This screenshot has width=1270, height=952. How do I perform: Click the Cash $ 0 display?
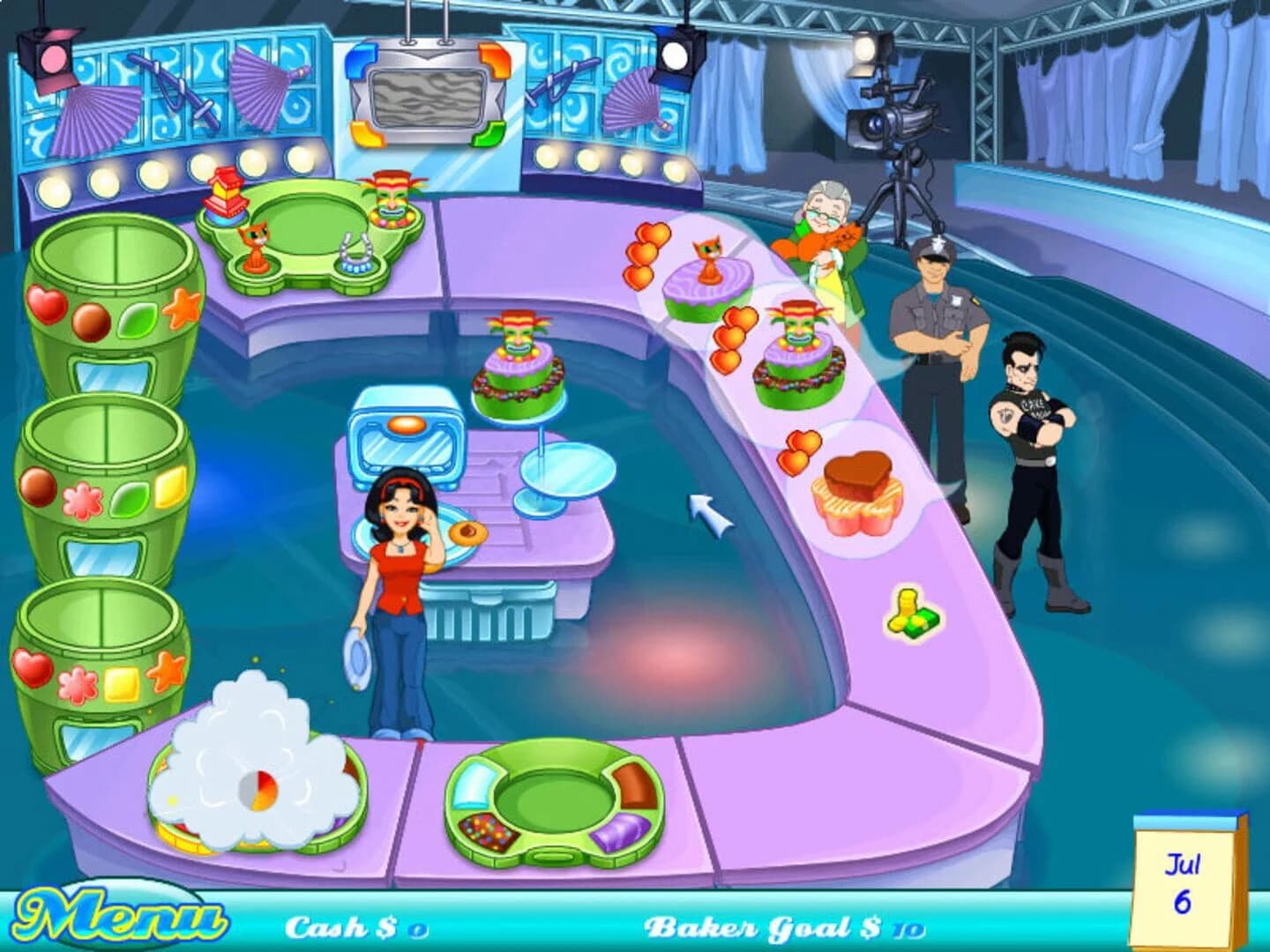353,926
